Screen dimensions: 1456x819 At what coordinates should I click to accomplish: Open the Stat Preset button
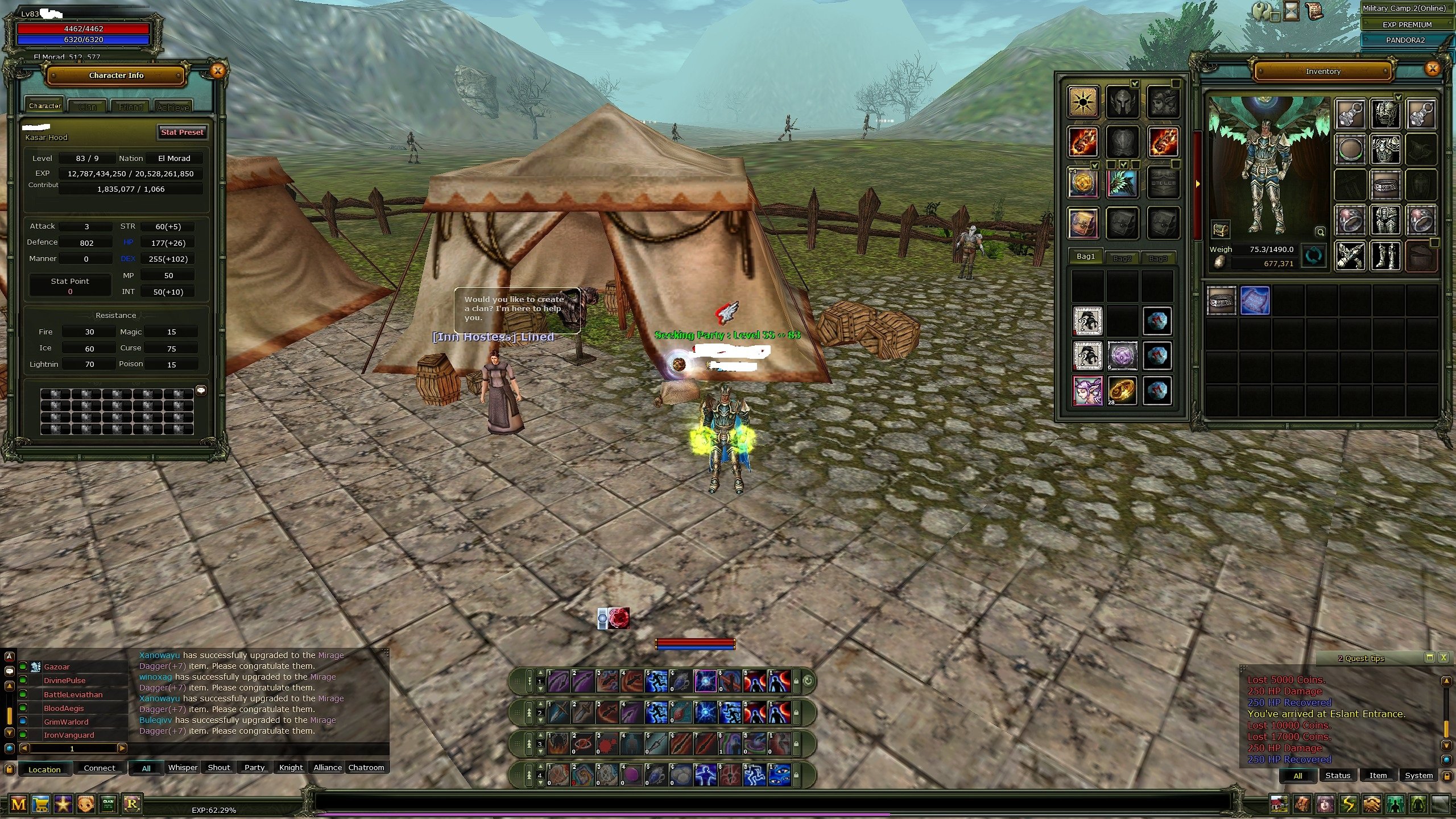point(182,132)
